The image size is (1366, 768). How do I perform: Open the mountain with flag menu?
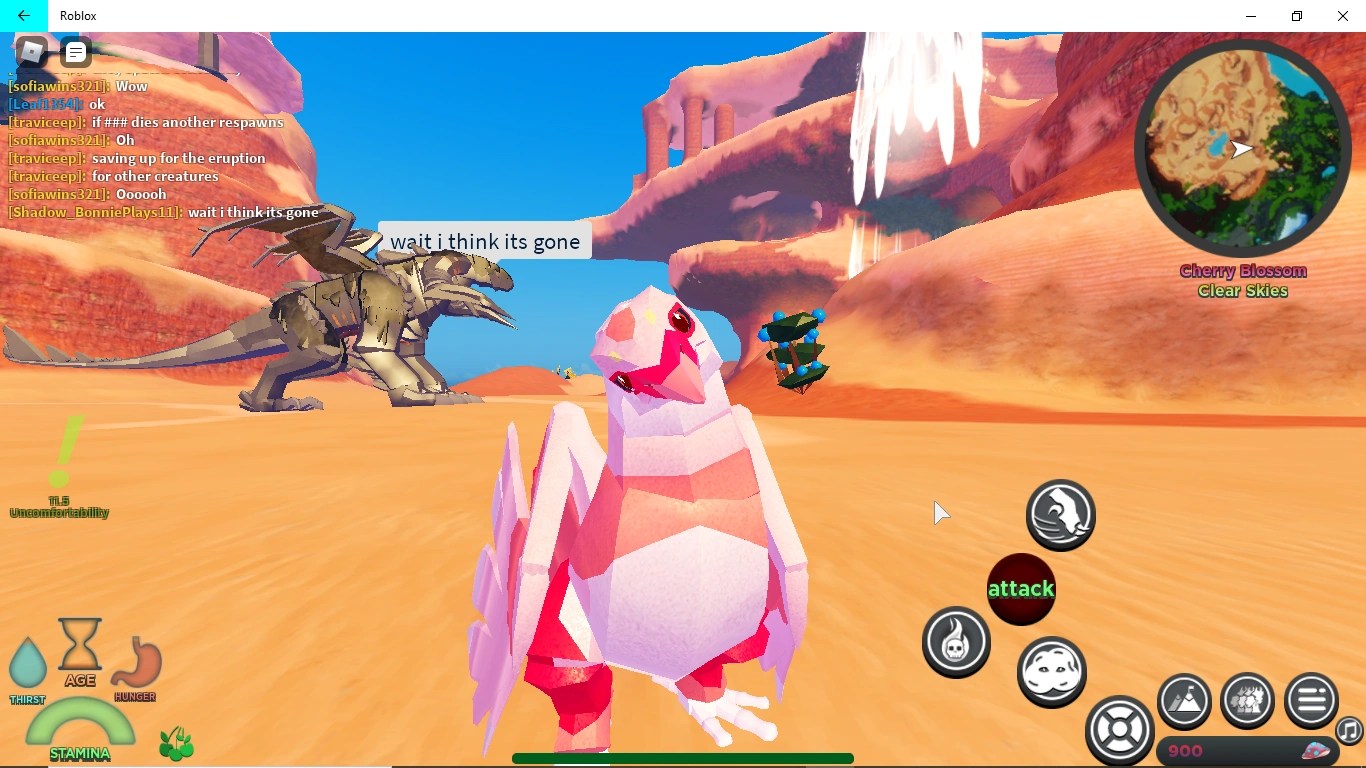tap(1185, 700)
